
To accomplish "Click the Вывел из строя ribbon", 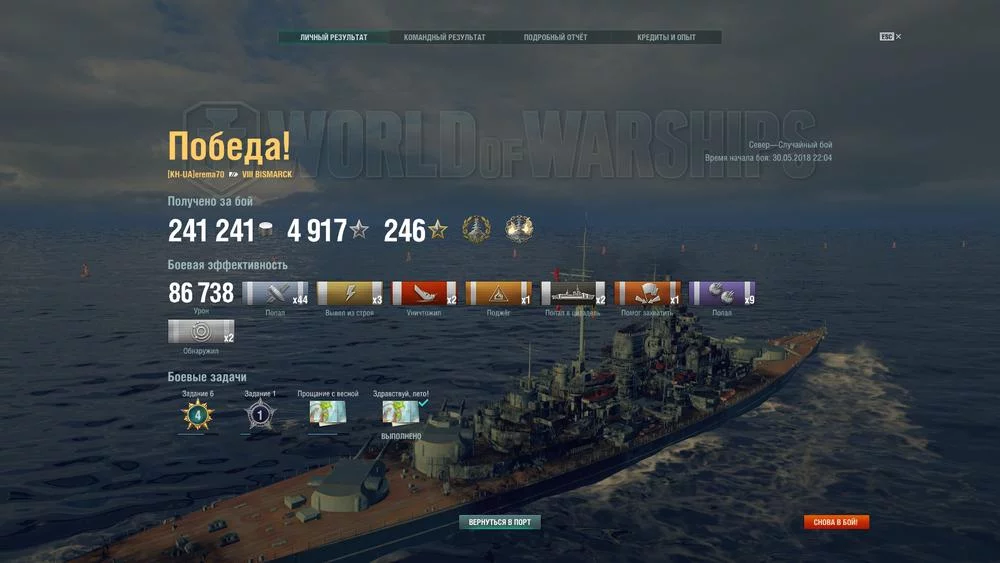I will click(350, 293).
